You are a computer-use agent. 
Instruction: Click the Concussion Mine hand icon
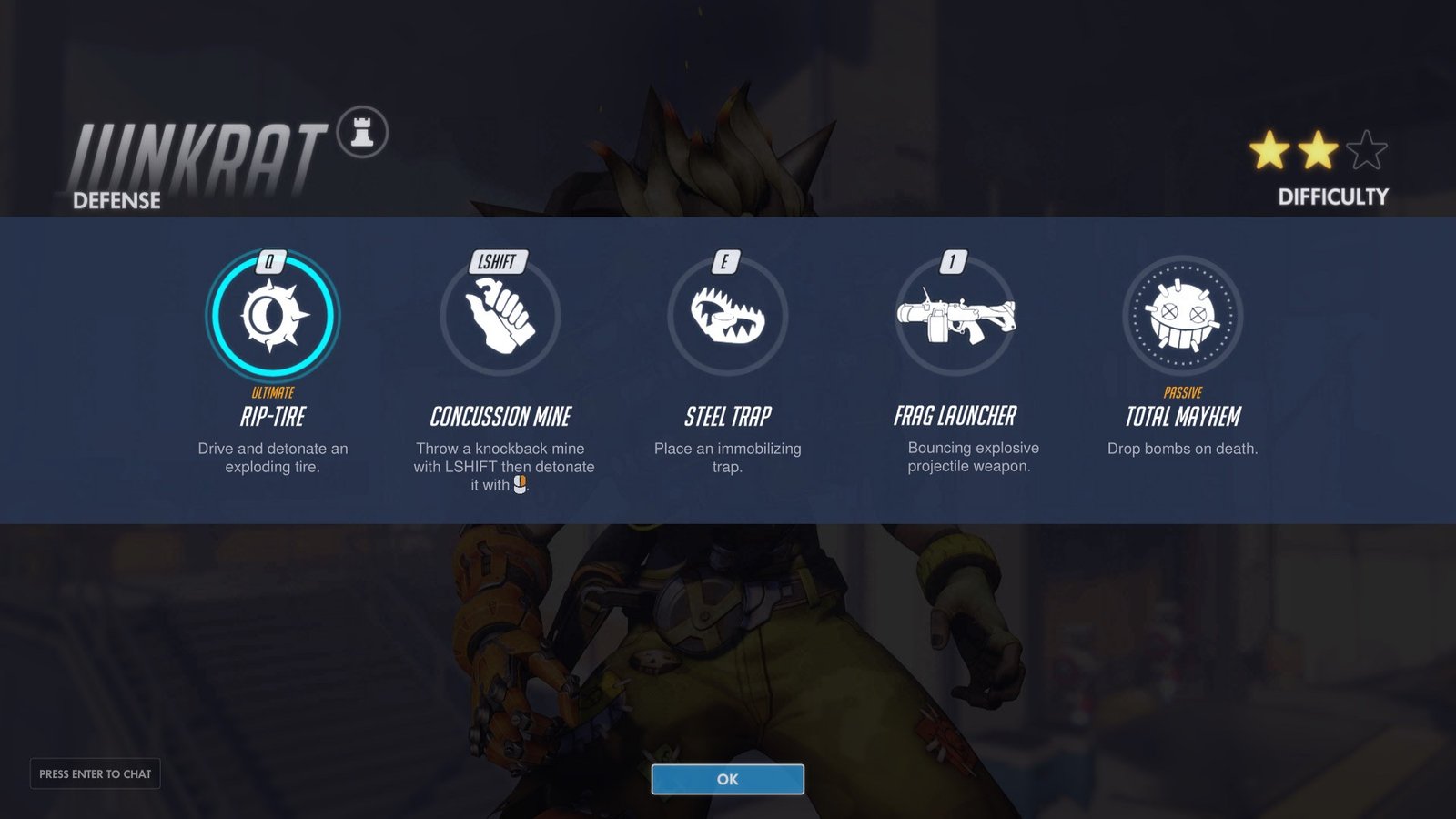click(500, 315)
